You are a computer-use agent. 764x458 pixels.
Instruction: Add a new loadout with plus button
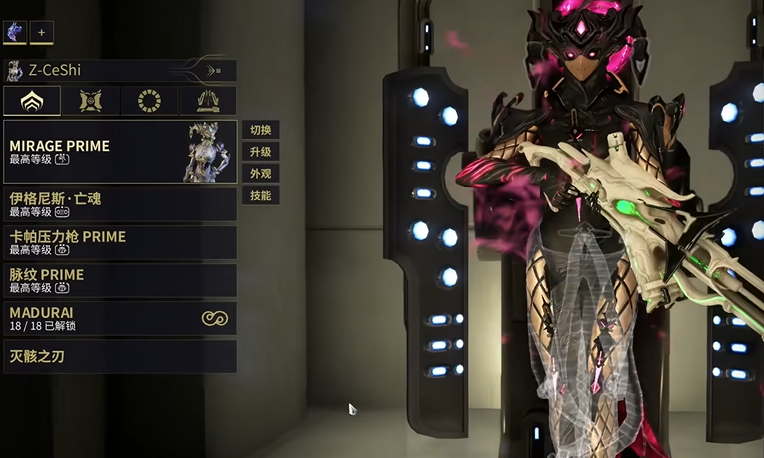42,33
